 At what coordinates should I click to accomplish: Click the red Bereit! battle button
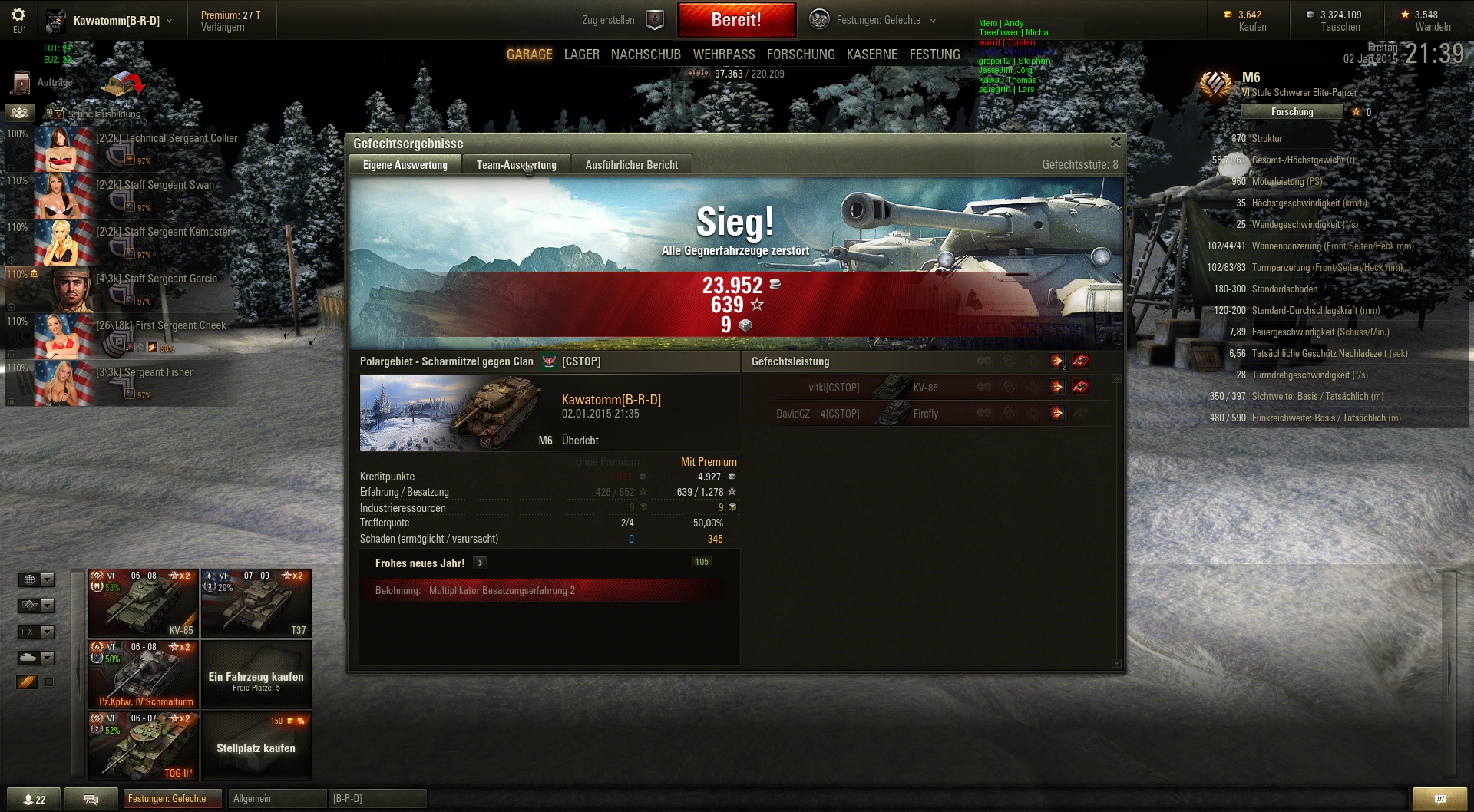[736, 20]
